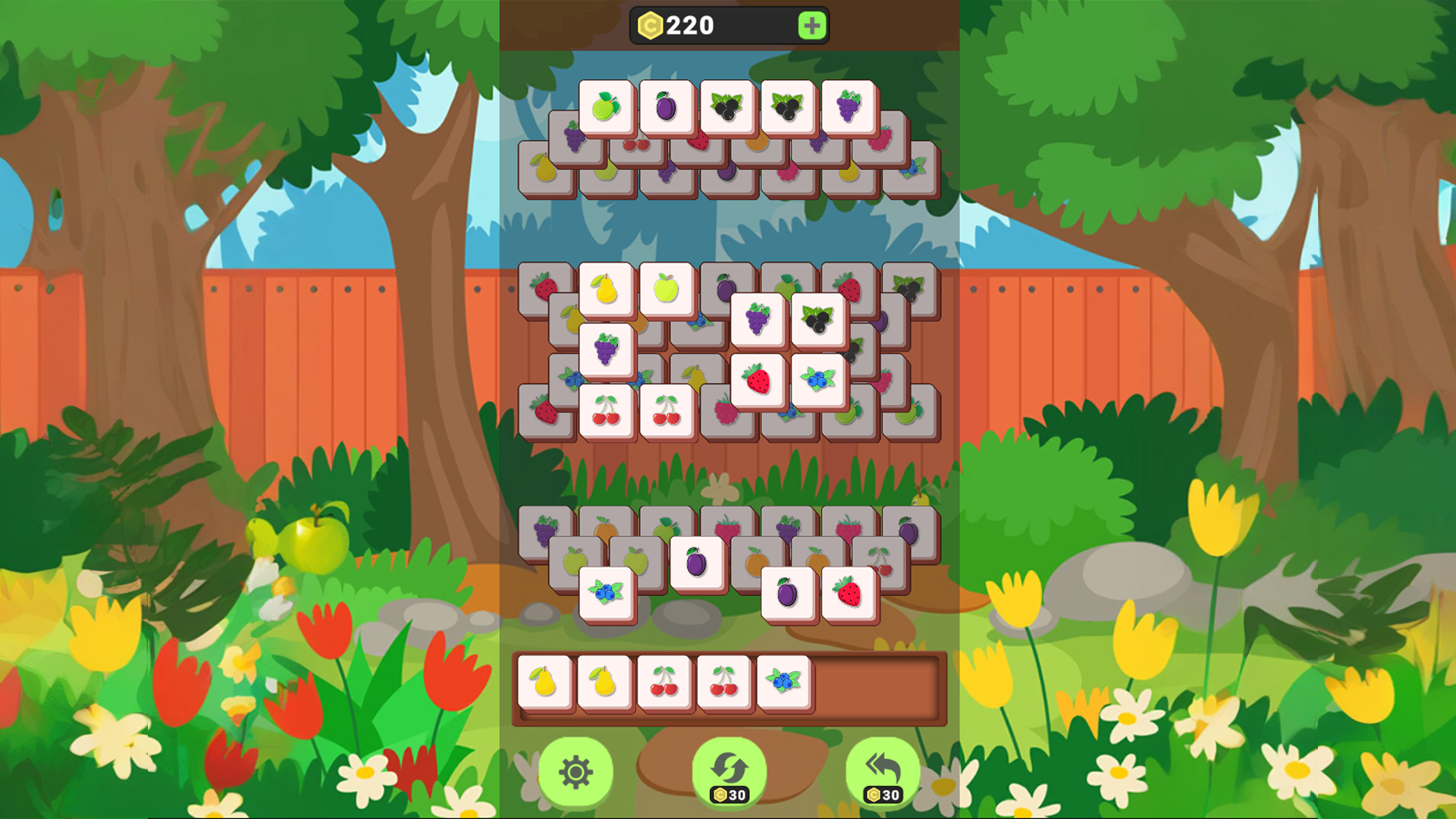Choose the purple grapes tile at the top right
The image size is (1456, 819).
click(x=846, y=106)
